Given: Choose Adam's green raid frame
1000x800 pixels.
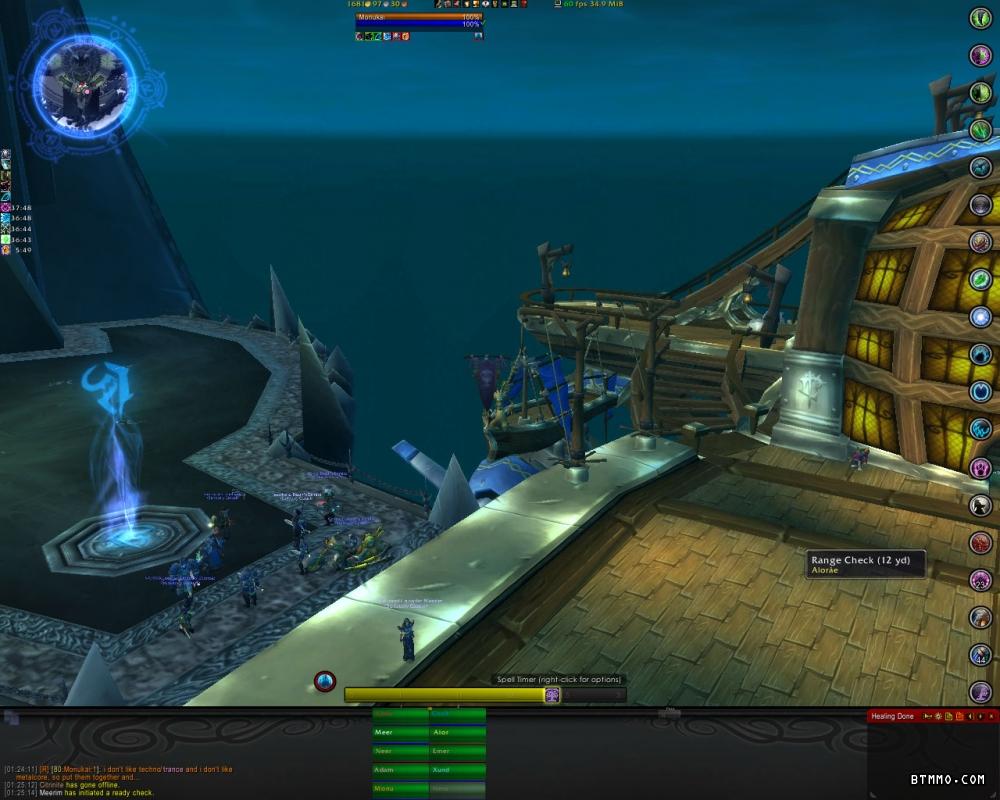Looking at the screenshot, I should (400, 770).
